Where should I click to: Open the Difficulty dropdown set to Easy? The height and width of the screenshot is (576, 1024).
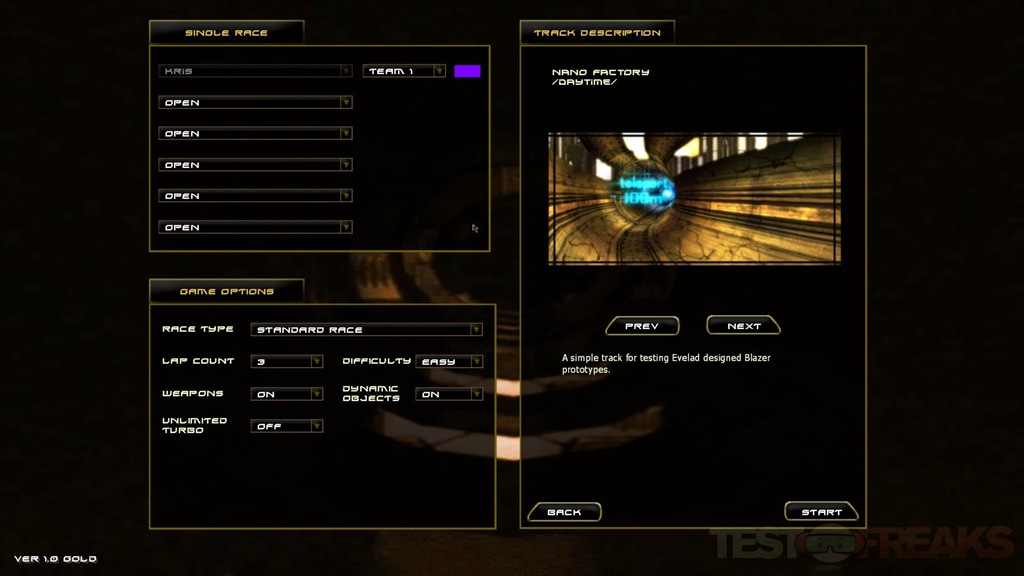[449, 362]
